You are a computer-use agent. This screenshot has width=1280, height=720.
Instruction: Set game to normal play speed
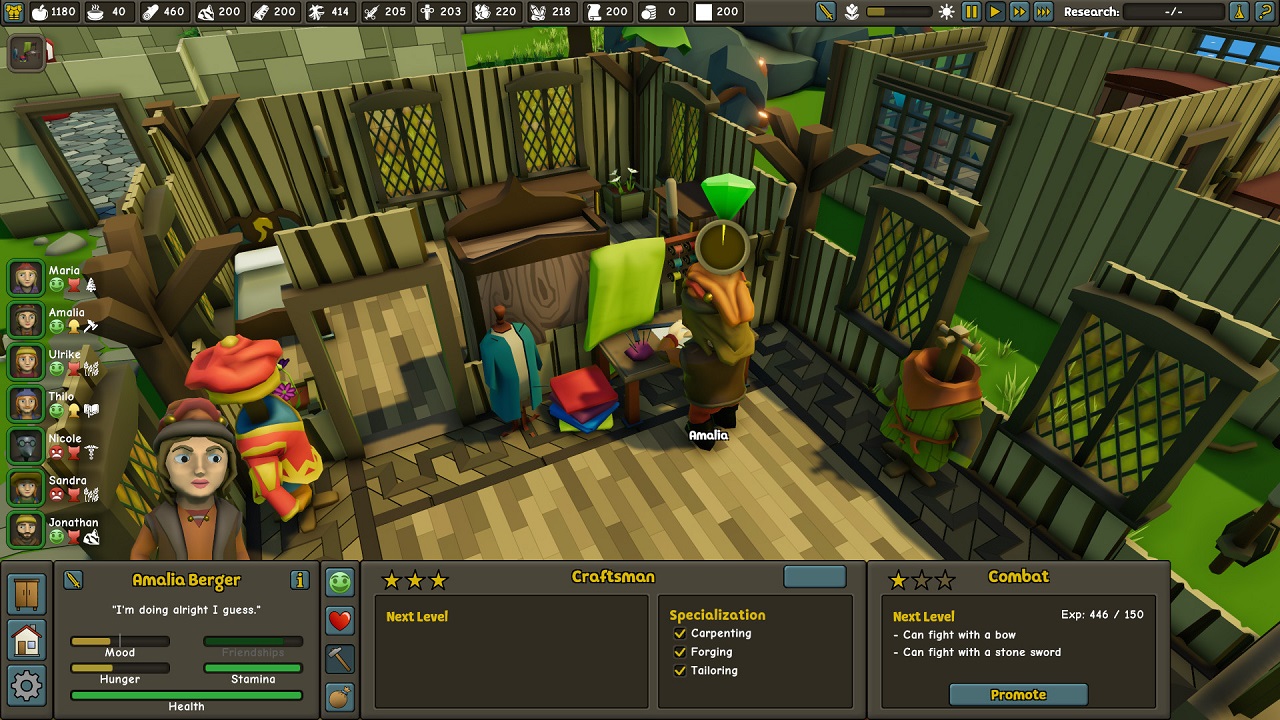tap(995, 12)
